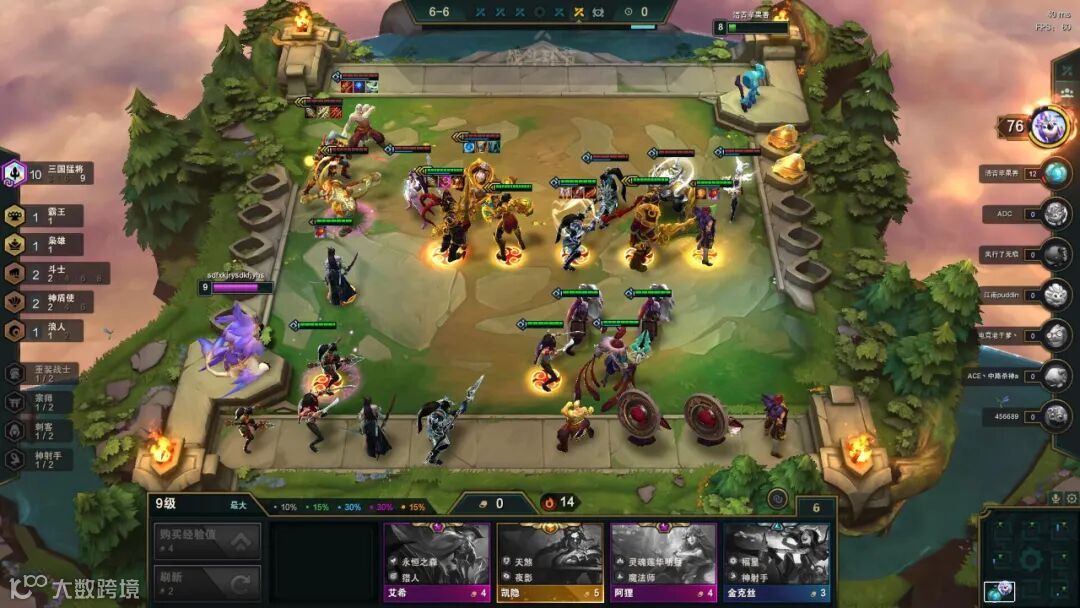View the inactive 神射手 trait

point(42,459)
